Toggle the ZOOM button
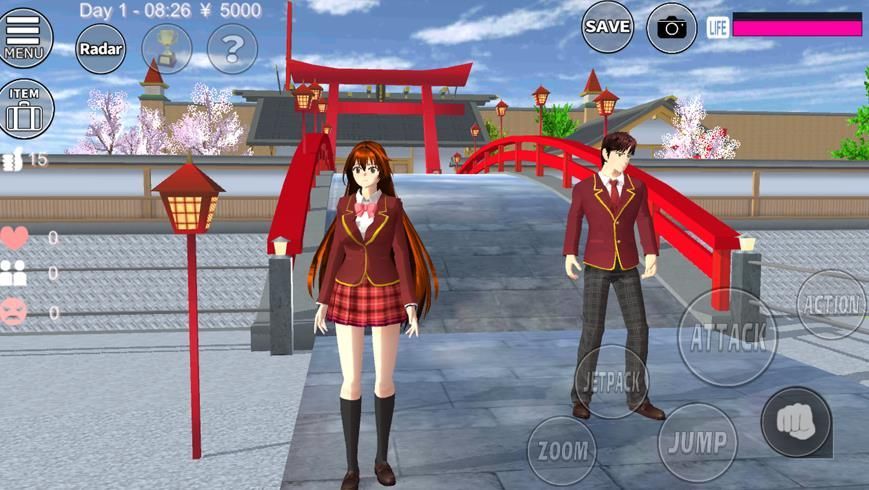 coord(561,450)
